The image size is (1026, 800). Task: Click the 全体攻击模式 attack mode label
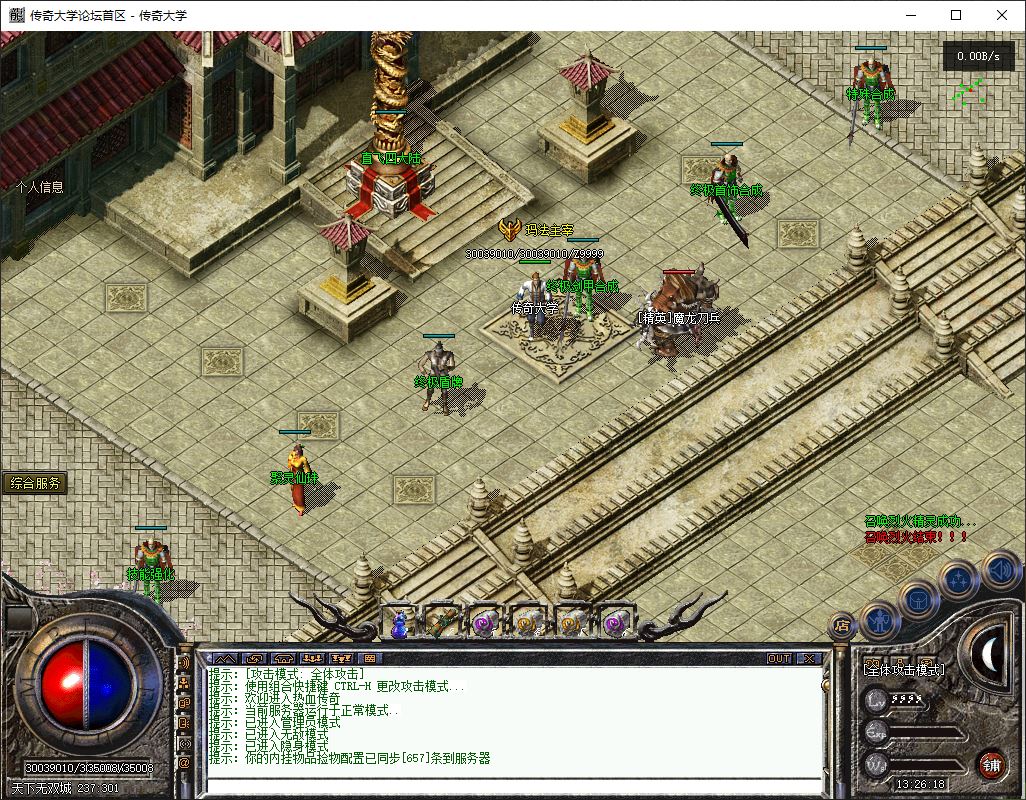click(903, 670)
